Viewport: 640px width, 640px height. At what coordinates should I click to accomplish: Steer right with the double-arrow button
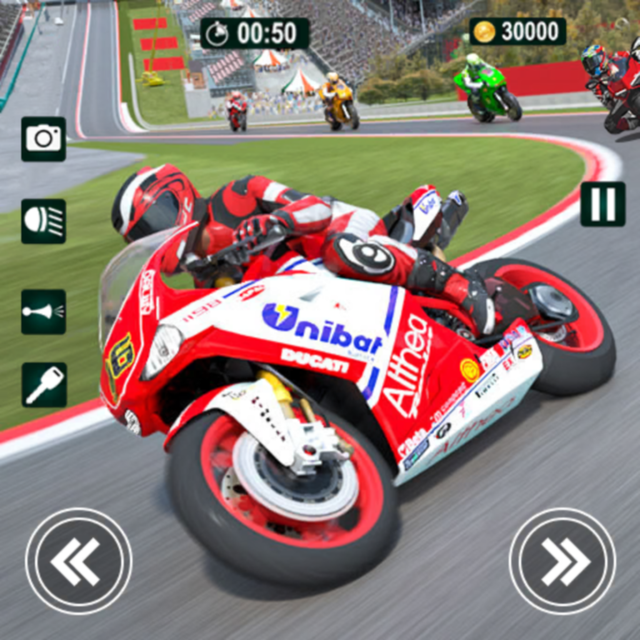tap(562, 561)
